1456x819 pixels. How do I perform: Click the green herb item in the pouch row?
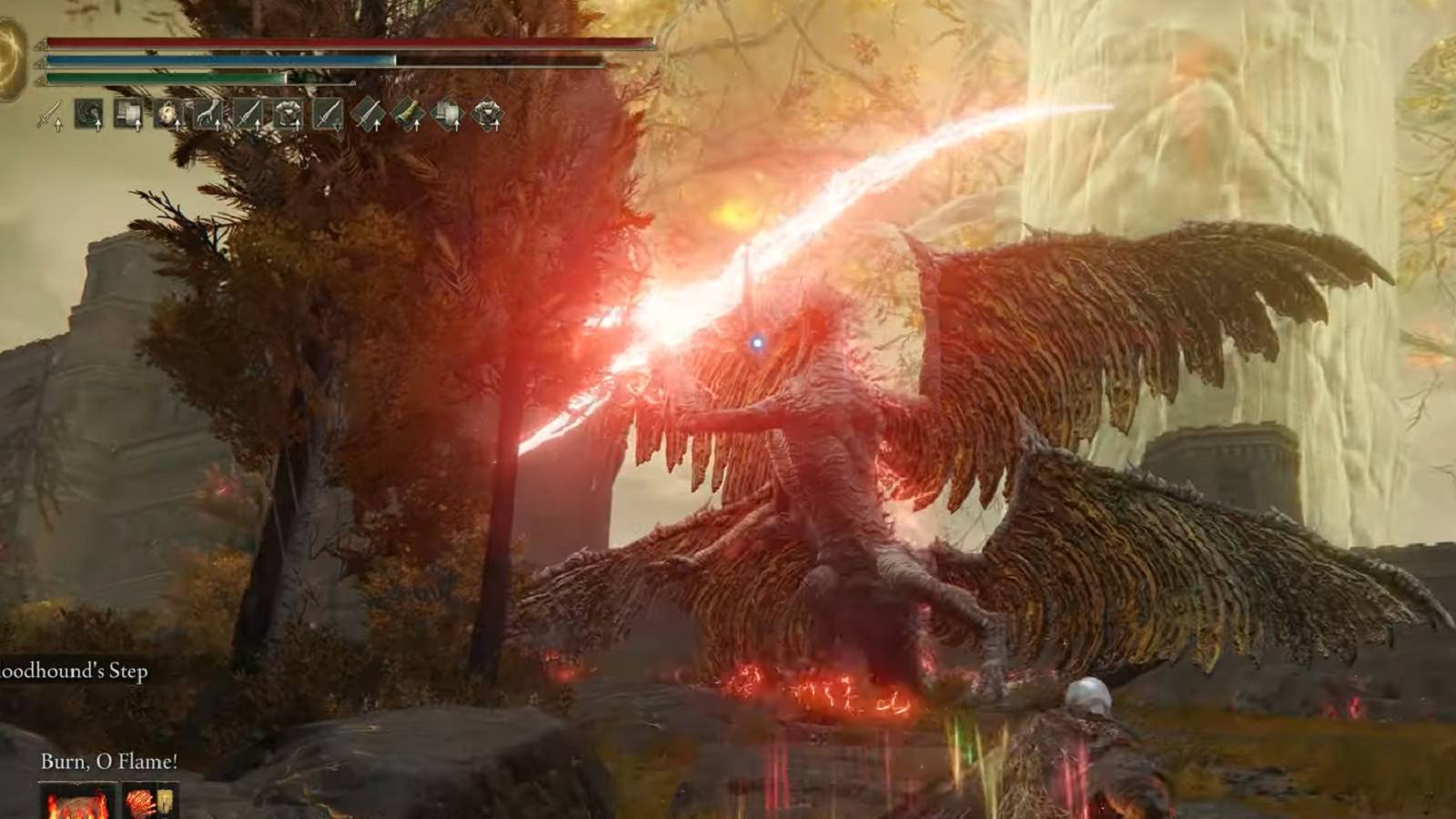tap(409, 113)
